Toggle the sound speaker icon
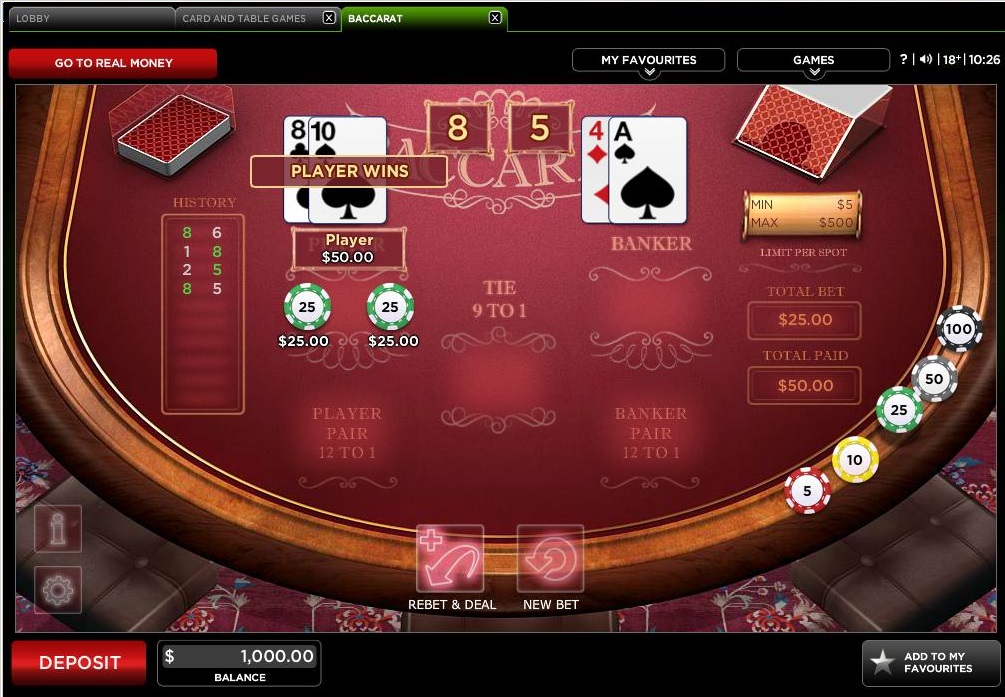The width and height of the screenshot is (1005, 697). click(x=926, y=60)
